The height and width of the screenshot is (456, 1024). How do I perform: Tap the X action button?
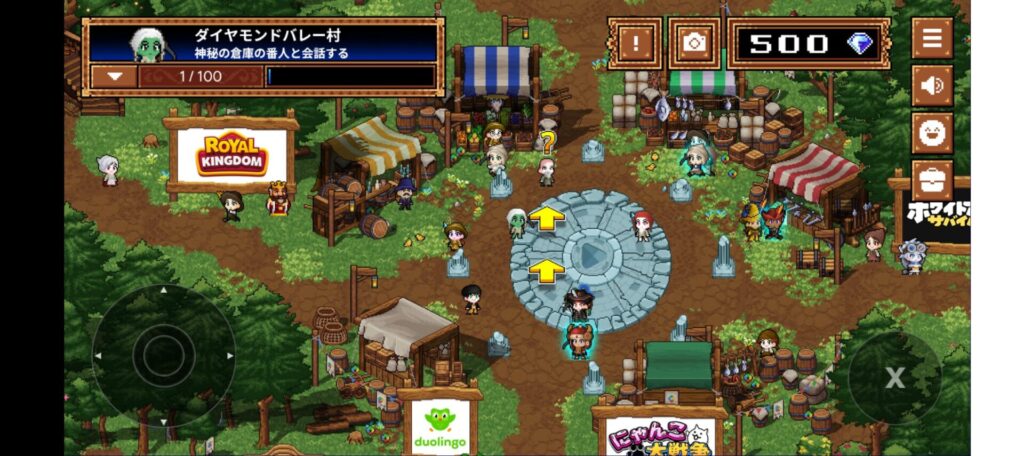point(894,377)
